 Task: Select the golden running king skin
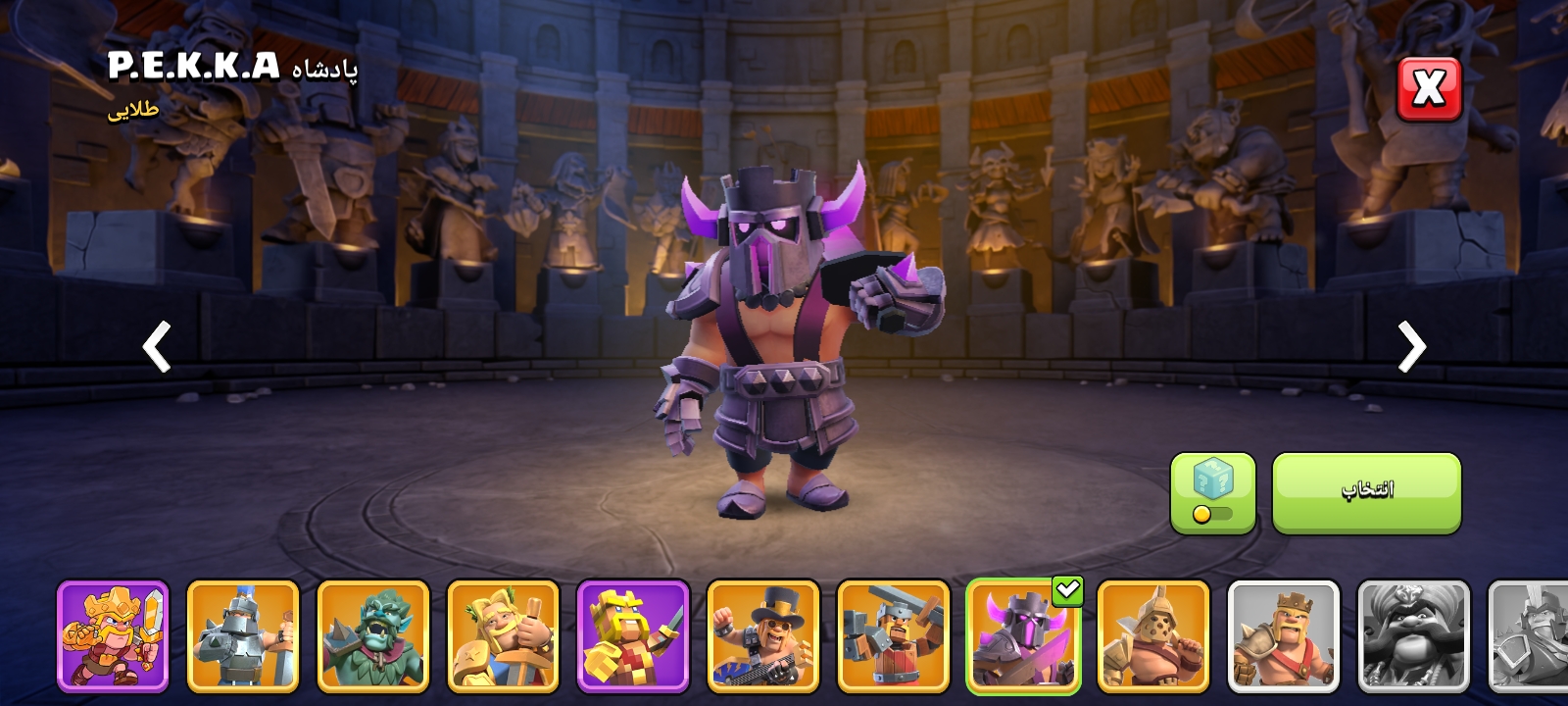coord(113,636)
